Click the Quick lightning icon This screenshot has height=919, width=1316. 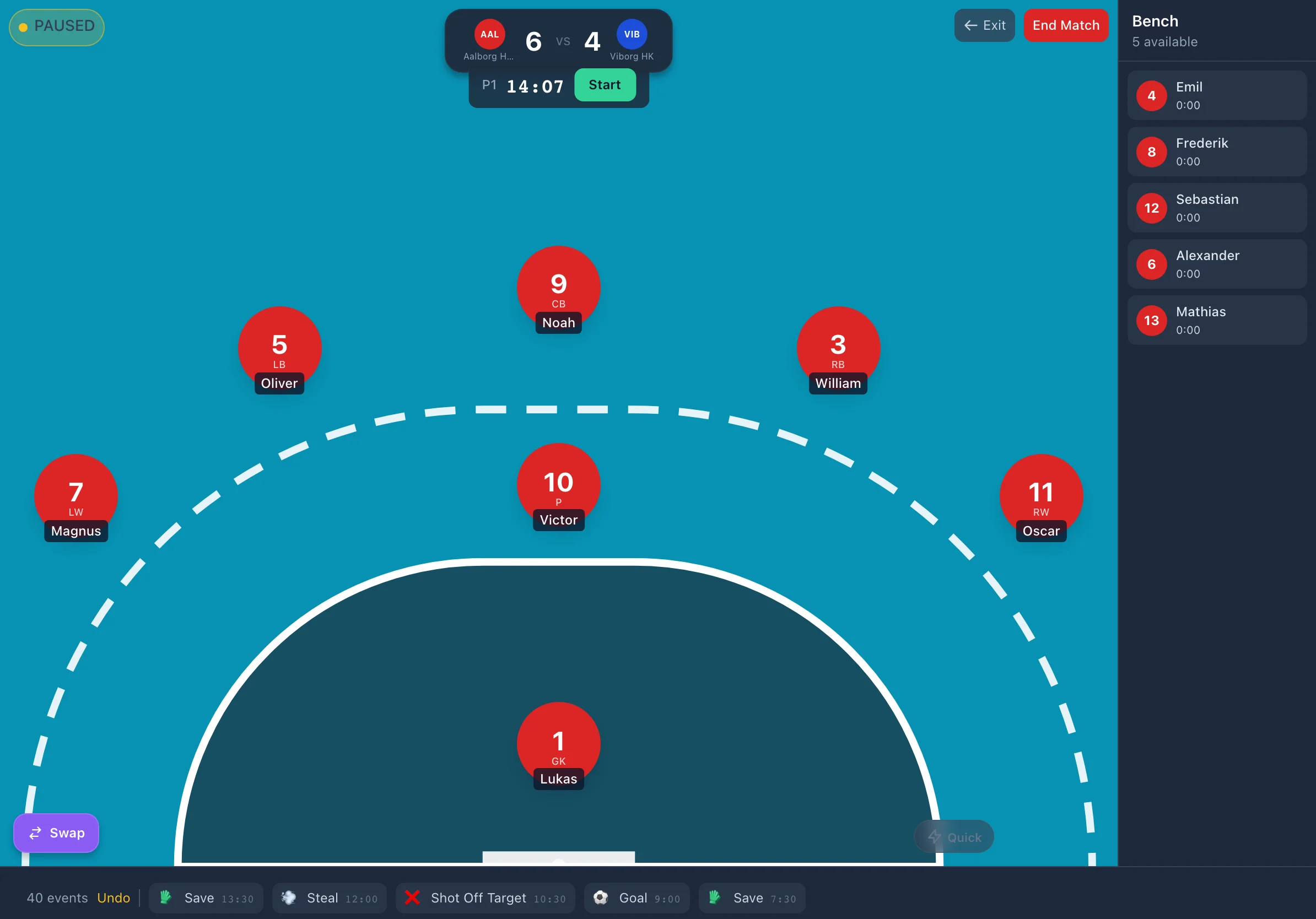pos(935,836)
